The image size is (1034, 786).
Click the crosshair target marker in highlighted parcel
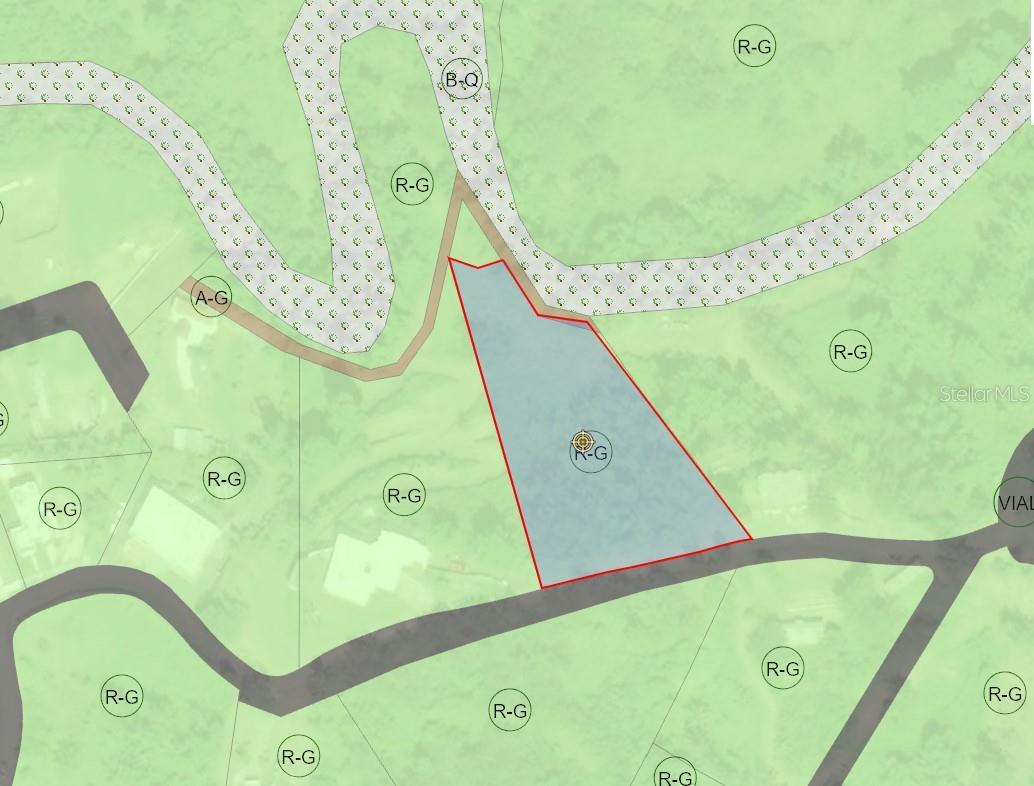click(x=583, y=442)
